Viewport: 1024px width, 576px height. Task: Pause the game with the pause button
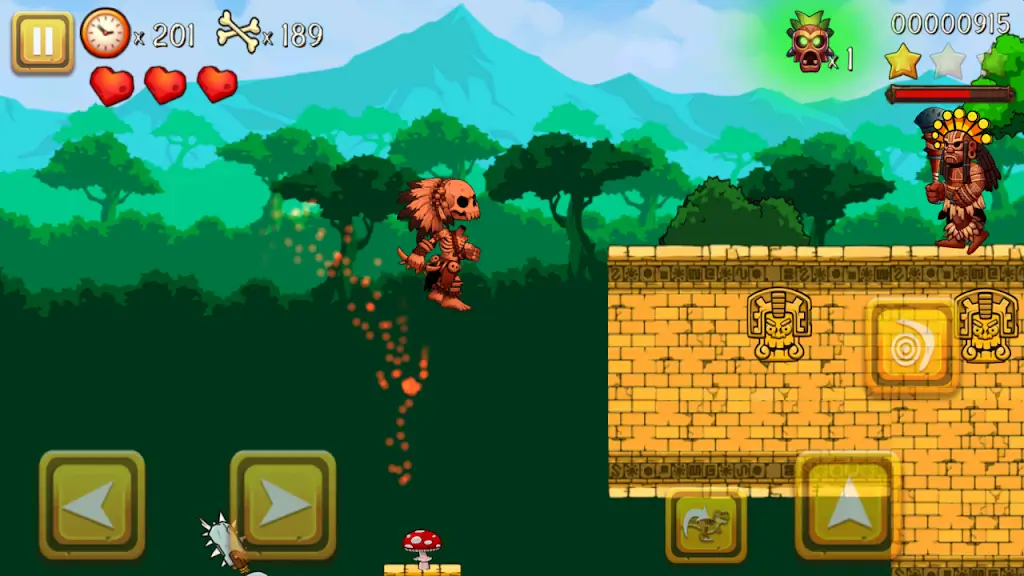[42, 42]
